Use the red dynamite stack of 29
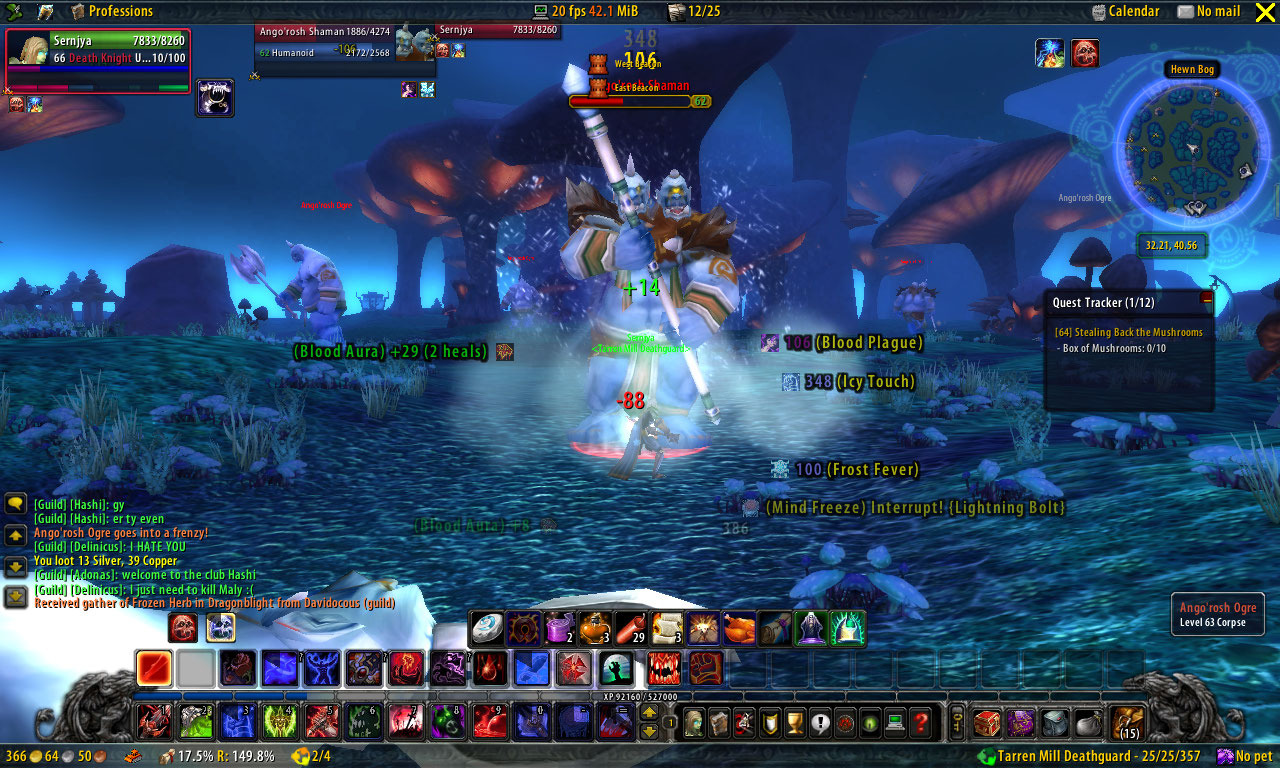 (630, 628)
